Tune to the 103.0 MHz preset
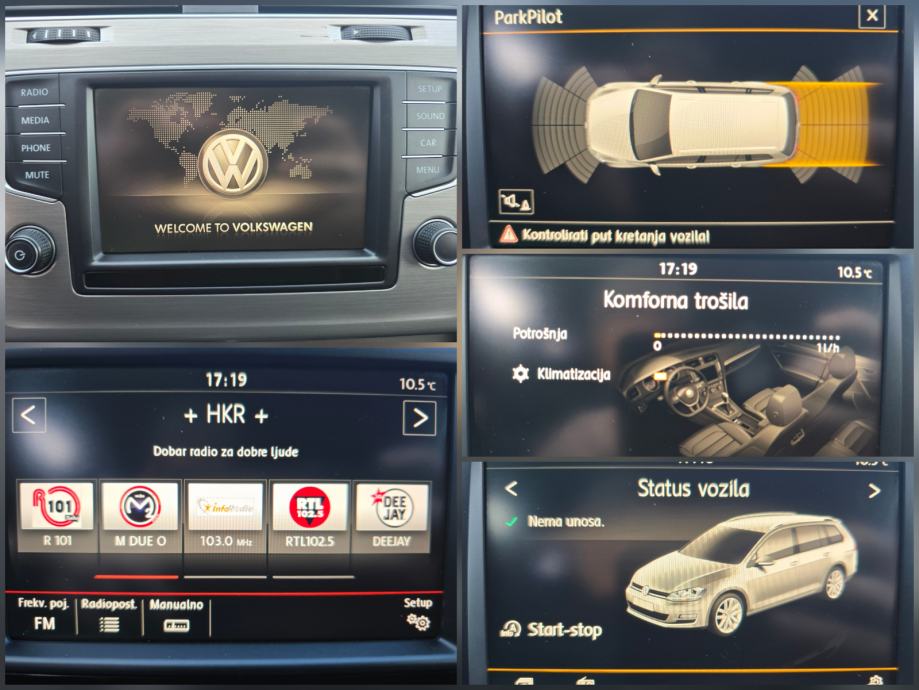Screen dimensions: 919x690 pos(224,517)
